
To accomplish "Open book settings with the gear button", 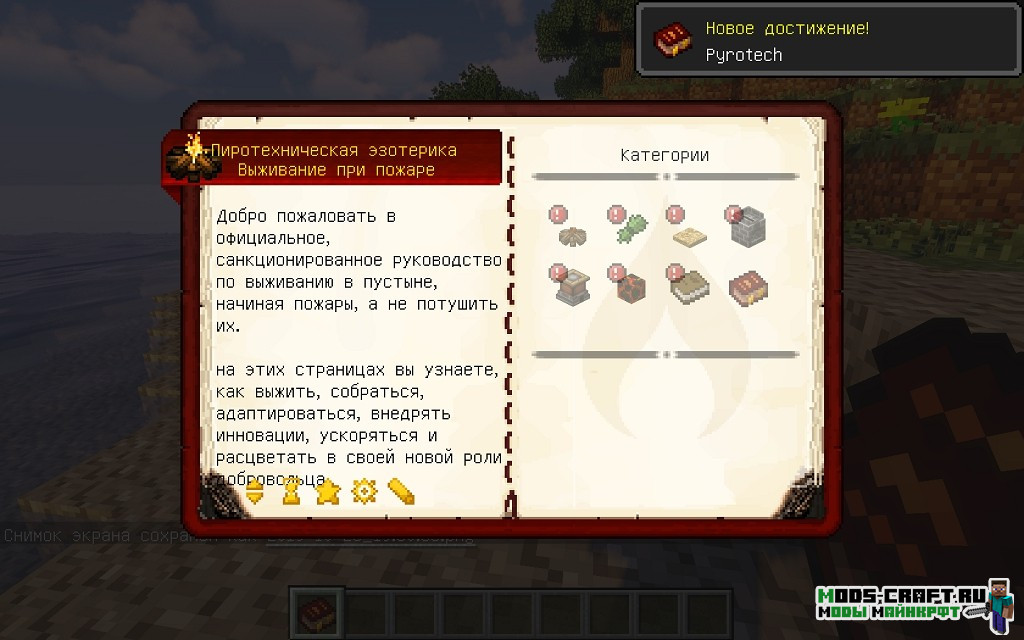I will [364, 492].
